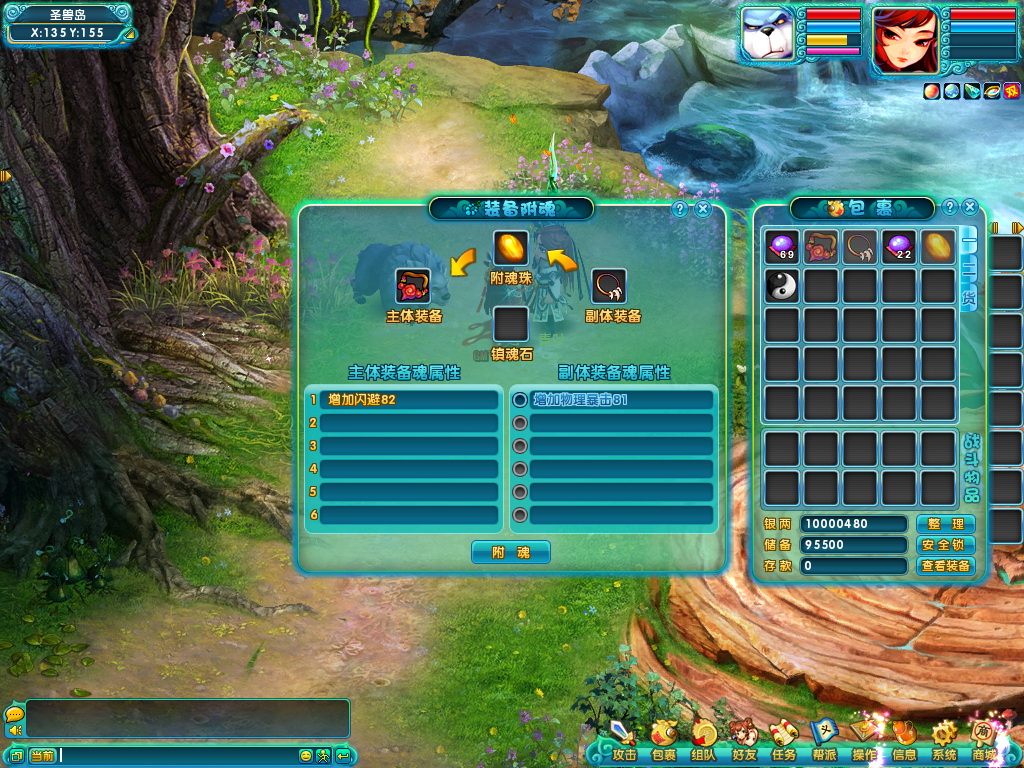The height and width of the screenshot is (768, 1024).
Task: Select the purple orb stack of 69
Action: point(781,247)
